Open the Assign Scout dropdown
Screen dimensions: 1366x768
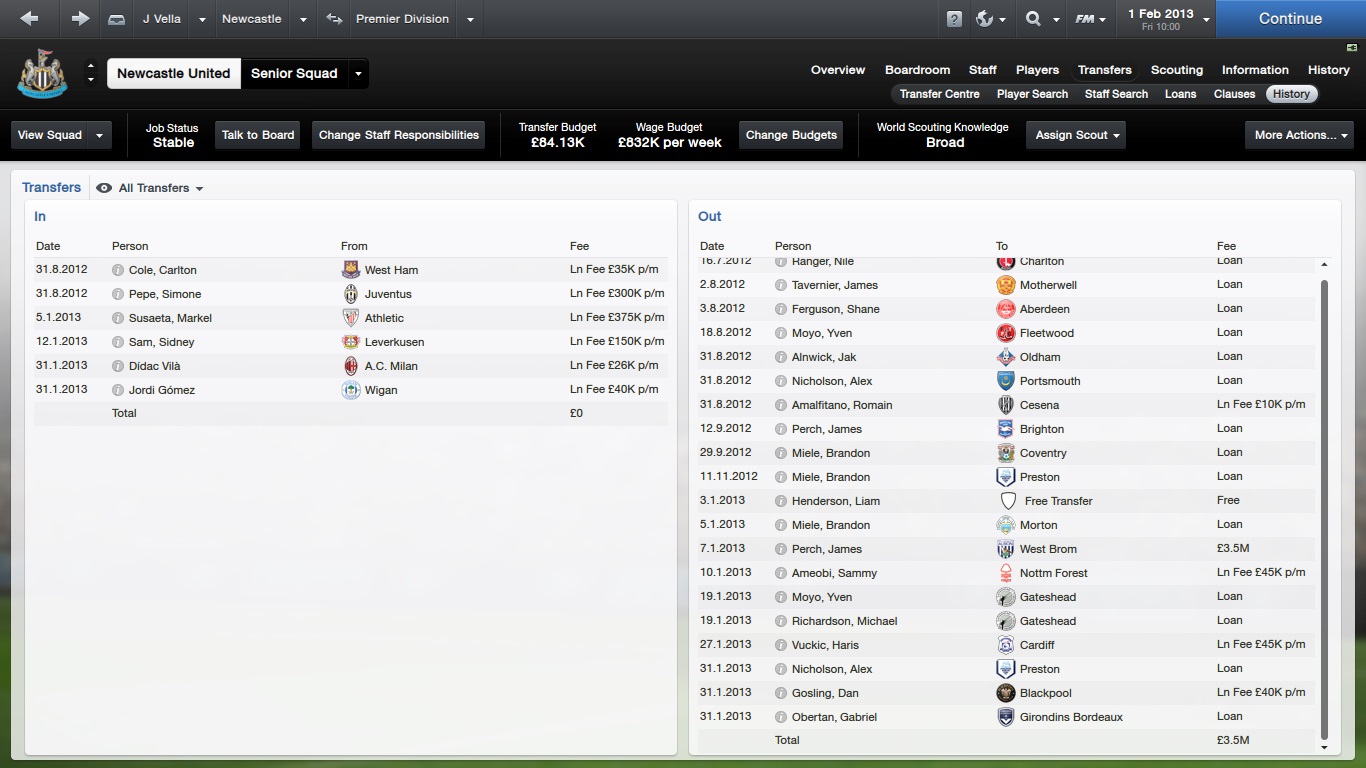click(1077, 135)
